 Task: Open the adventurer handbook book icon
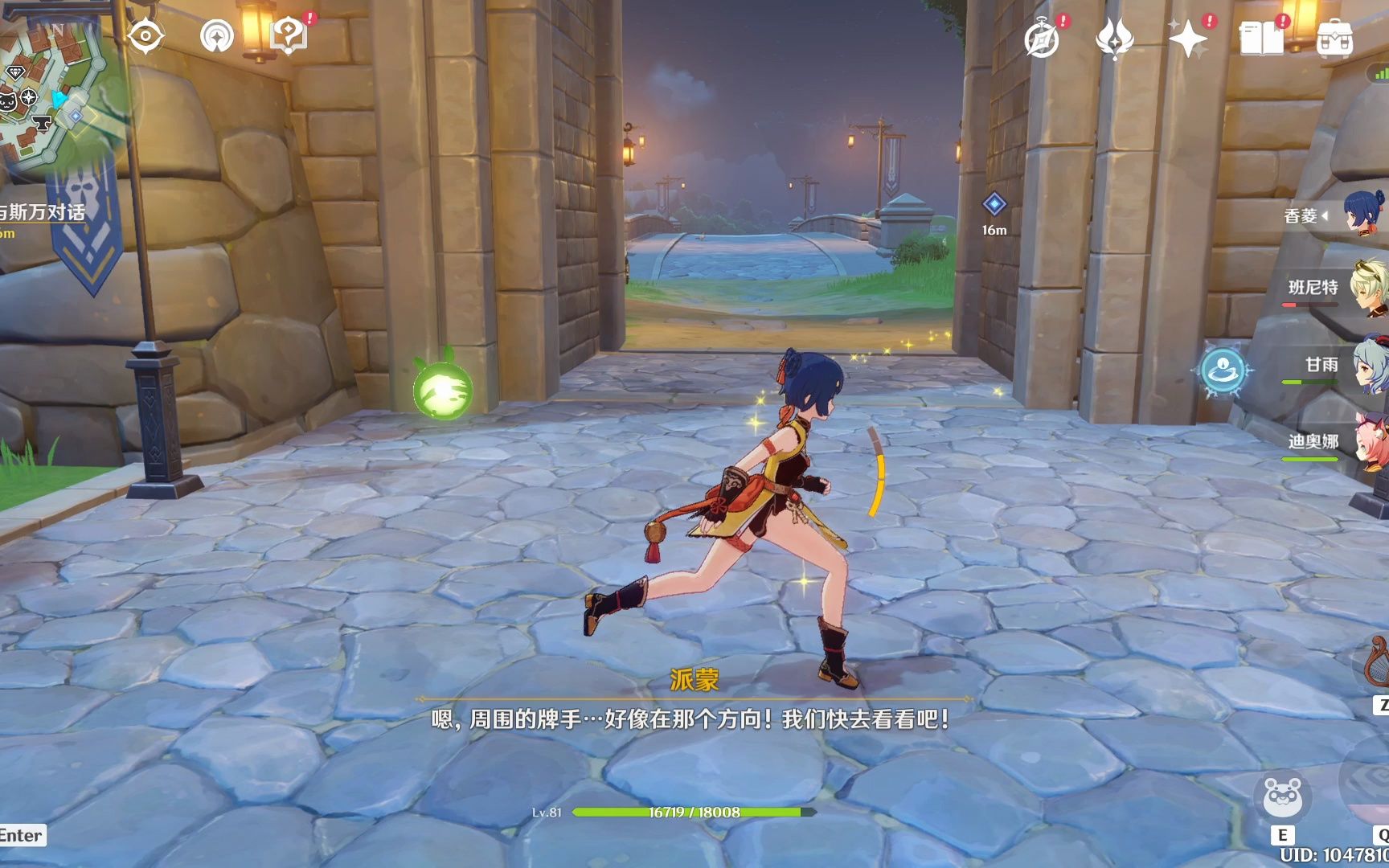point(1261,39)
